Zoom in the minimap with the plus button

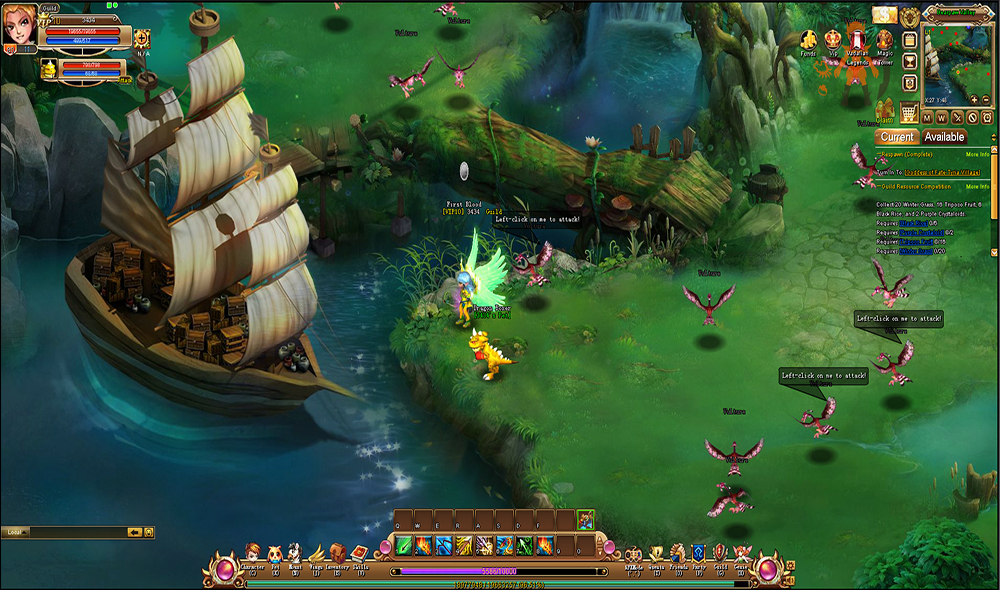tap(973, 100)
